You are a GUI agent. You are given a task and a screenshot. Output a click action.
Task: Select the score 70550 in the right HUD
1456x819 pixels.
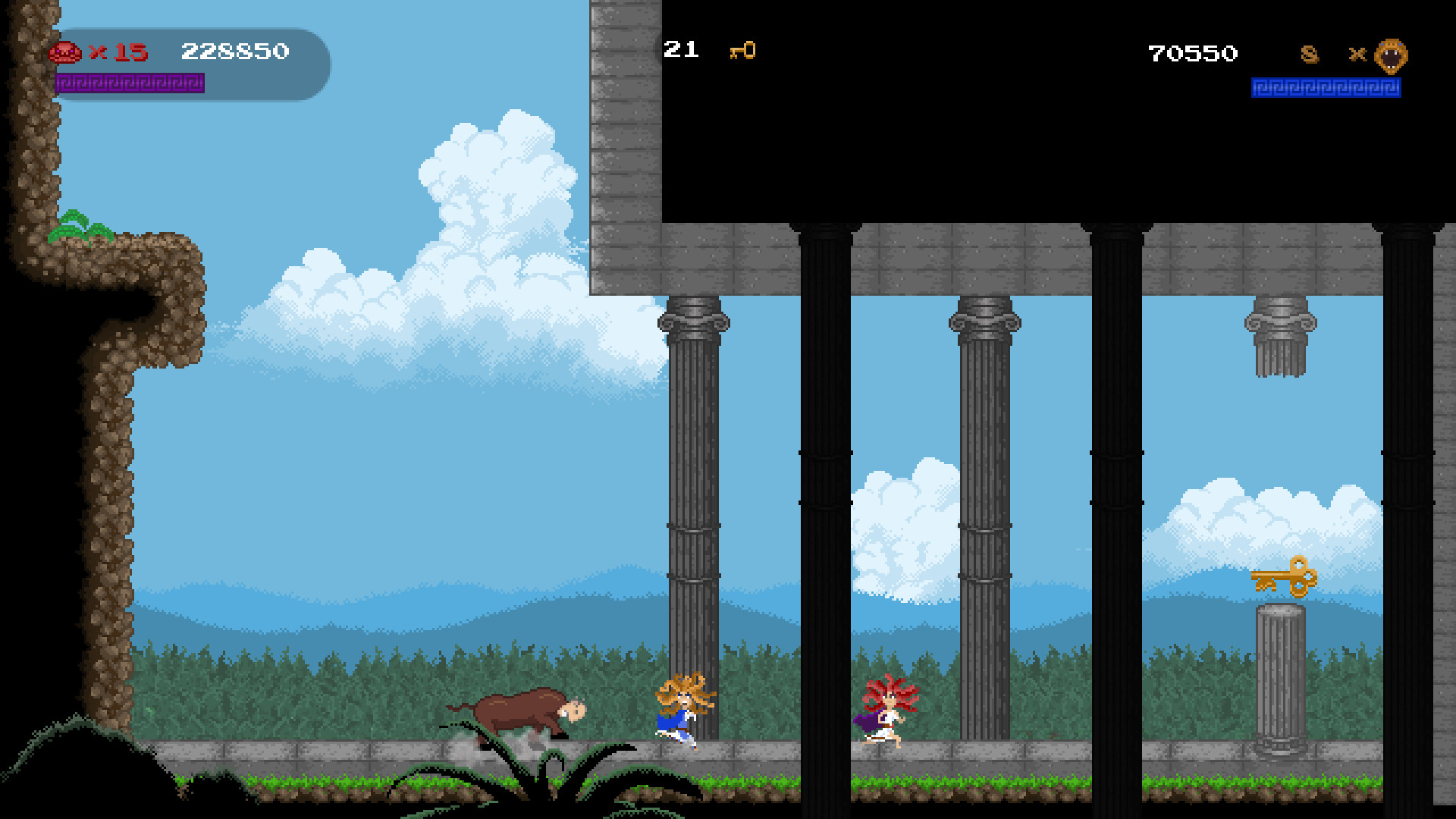point(1191,53)
